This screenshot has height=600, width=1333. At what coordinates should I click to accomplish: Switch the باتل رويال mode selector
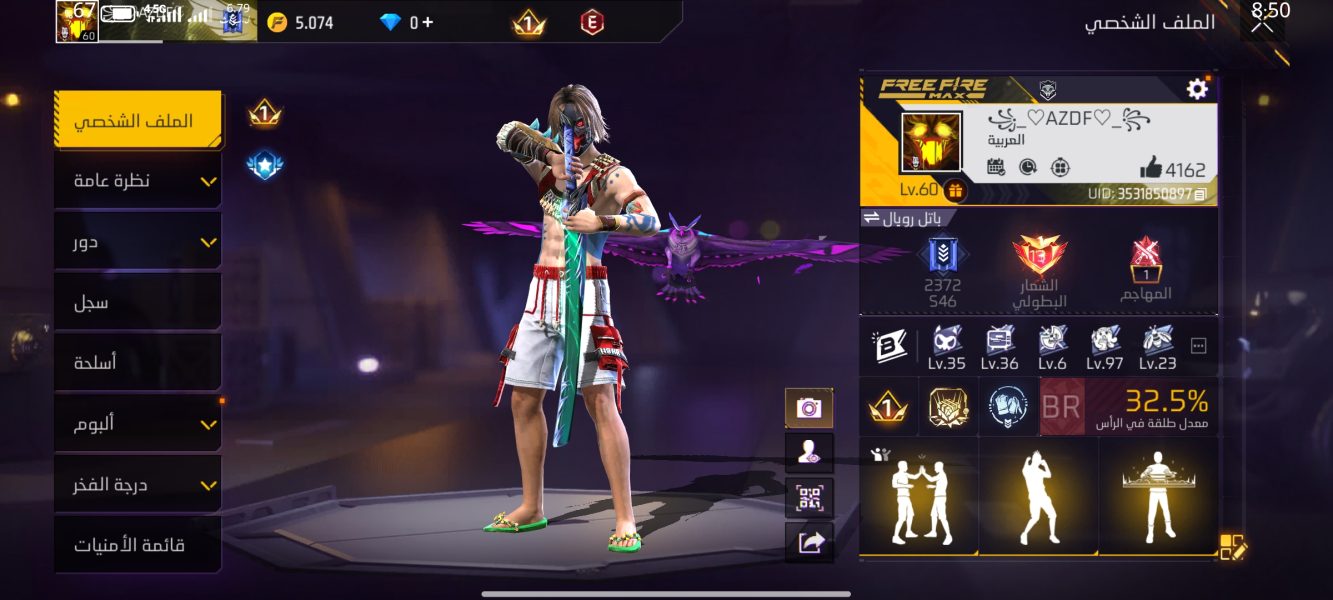(x=908, y=218)
